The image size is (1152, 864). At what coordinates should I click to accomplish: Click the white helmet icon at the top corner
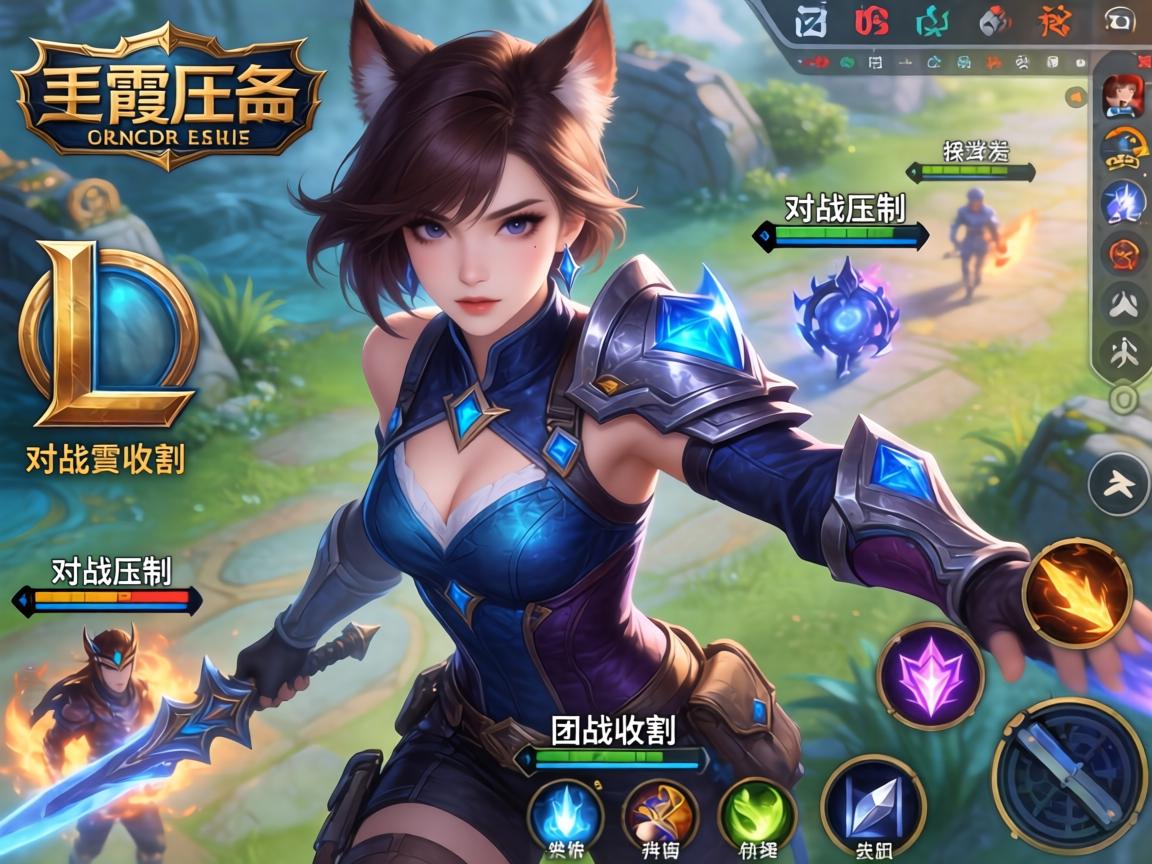tap(1118, 22)
